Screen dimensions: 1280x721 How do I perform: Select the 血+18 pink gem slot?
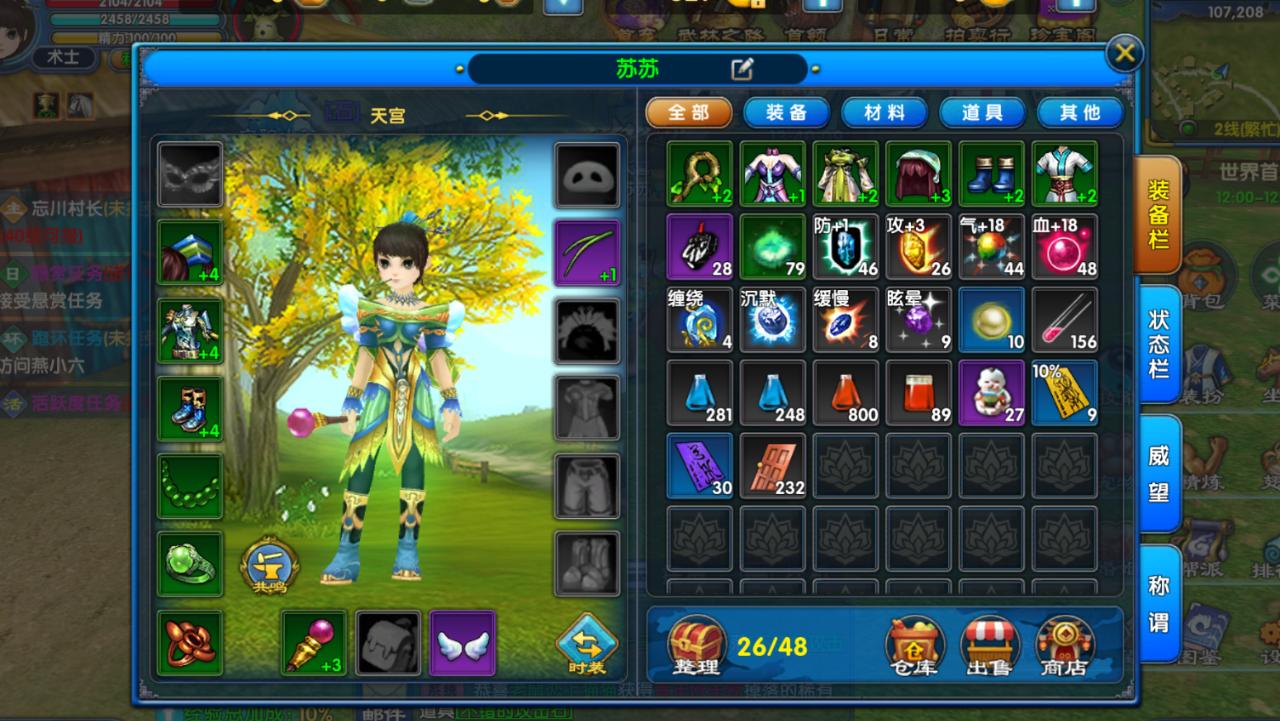1064,246
